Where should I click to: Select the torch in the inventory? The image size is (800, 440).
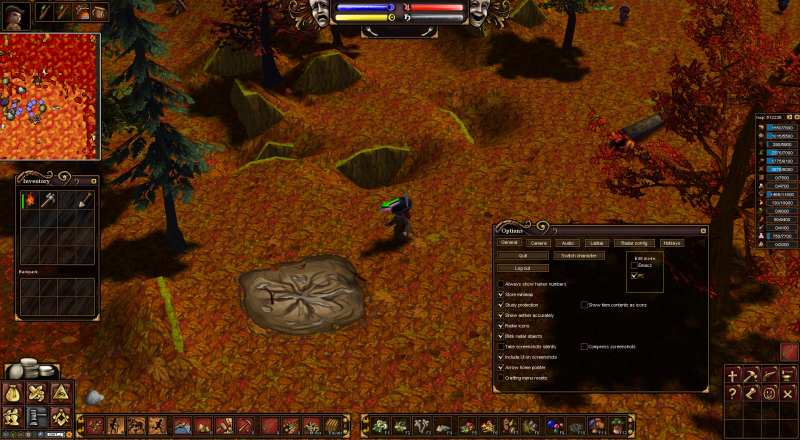pos(28,200)
